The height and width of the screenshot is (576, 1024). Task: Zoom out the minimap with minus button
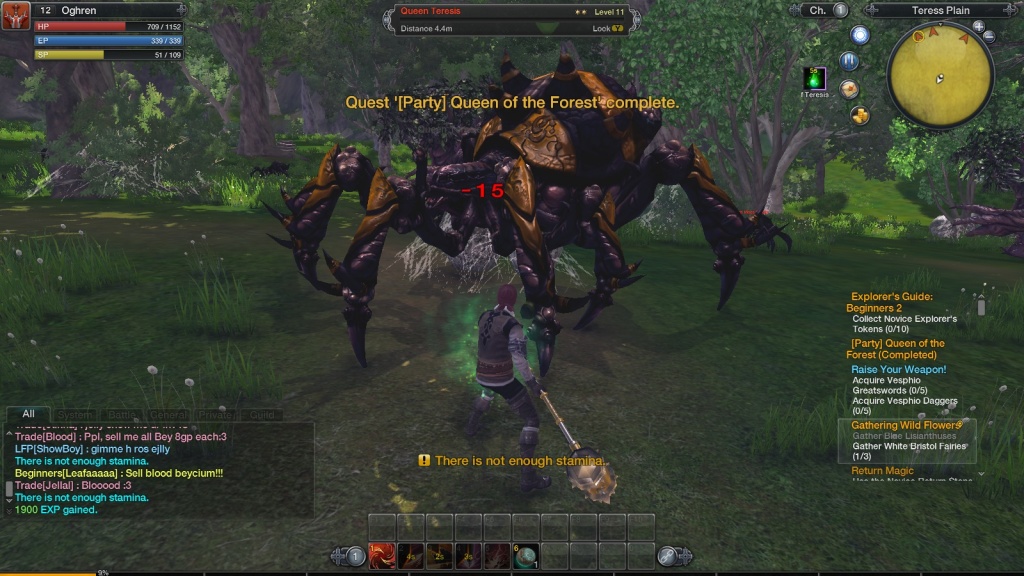(x=989, y=36)
